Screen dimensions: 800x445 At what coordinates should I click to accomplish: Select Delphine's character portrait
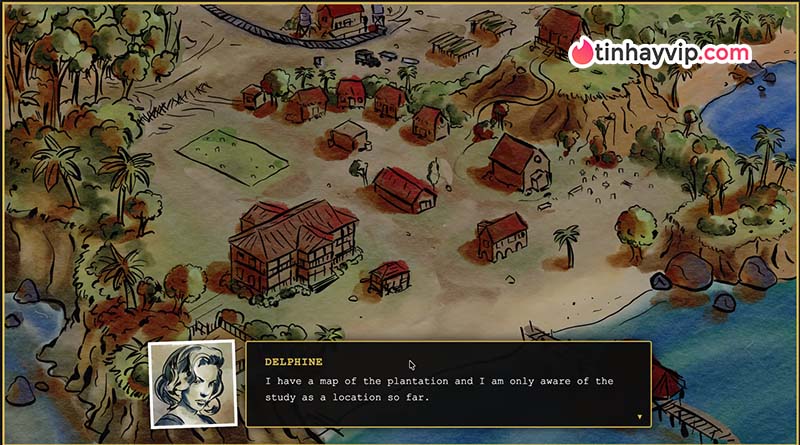[193, 384]
